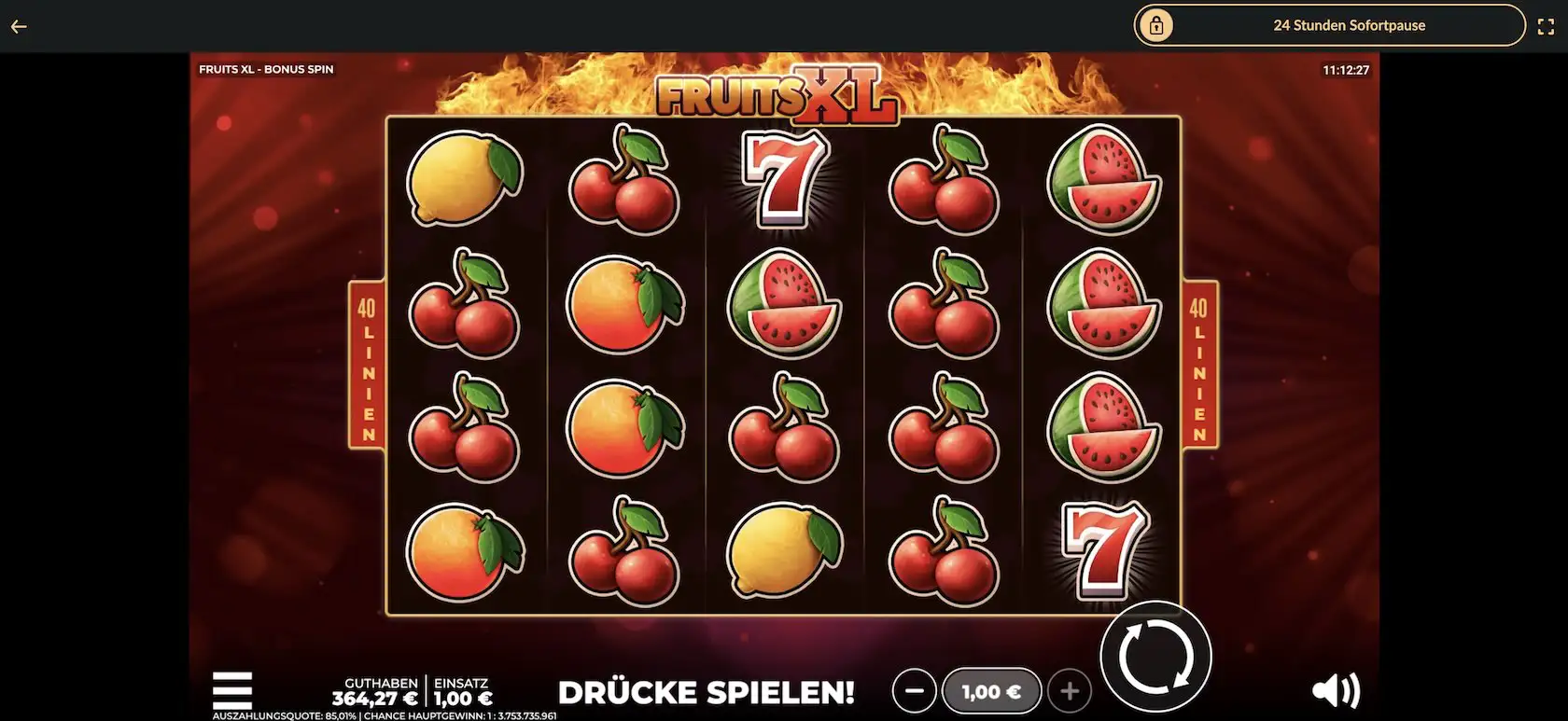1568x721 pixels.
Task: Toggle sound off using the speaker control
Action: 1337,690
